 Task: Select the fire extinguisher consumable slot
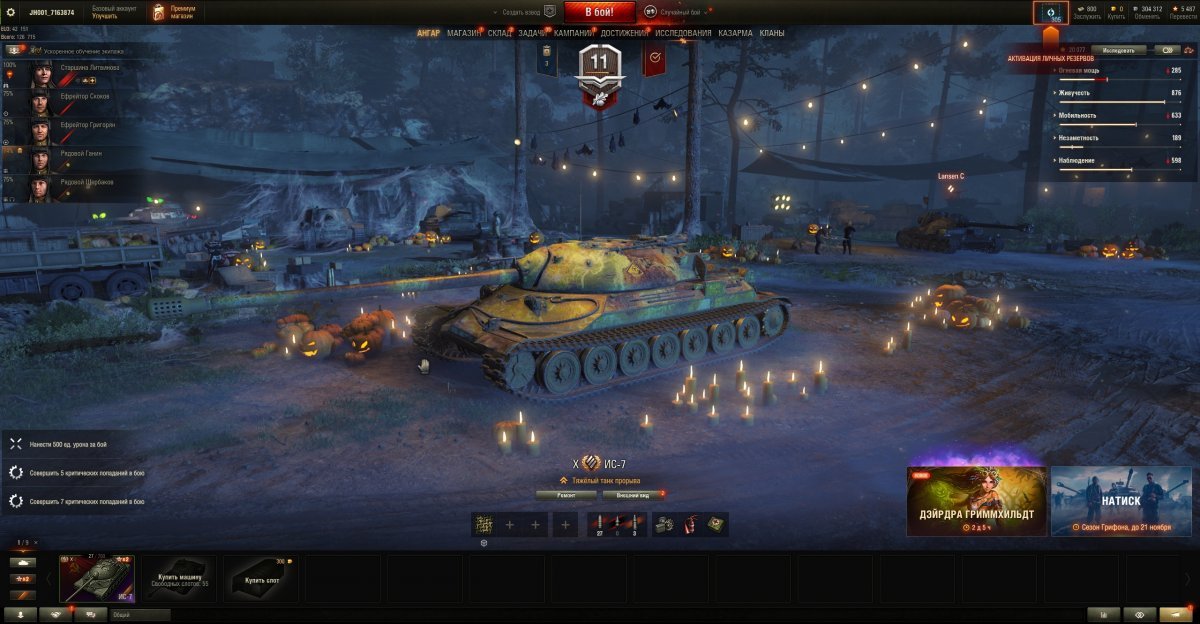[x=689, y=524]
